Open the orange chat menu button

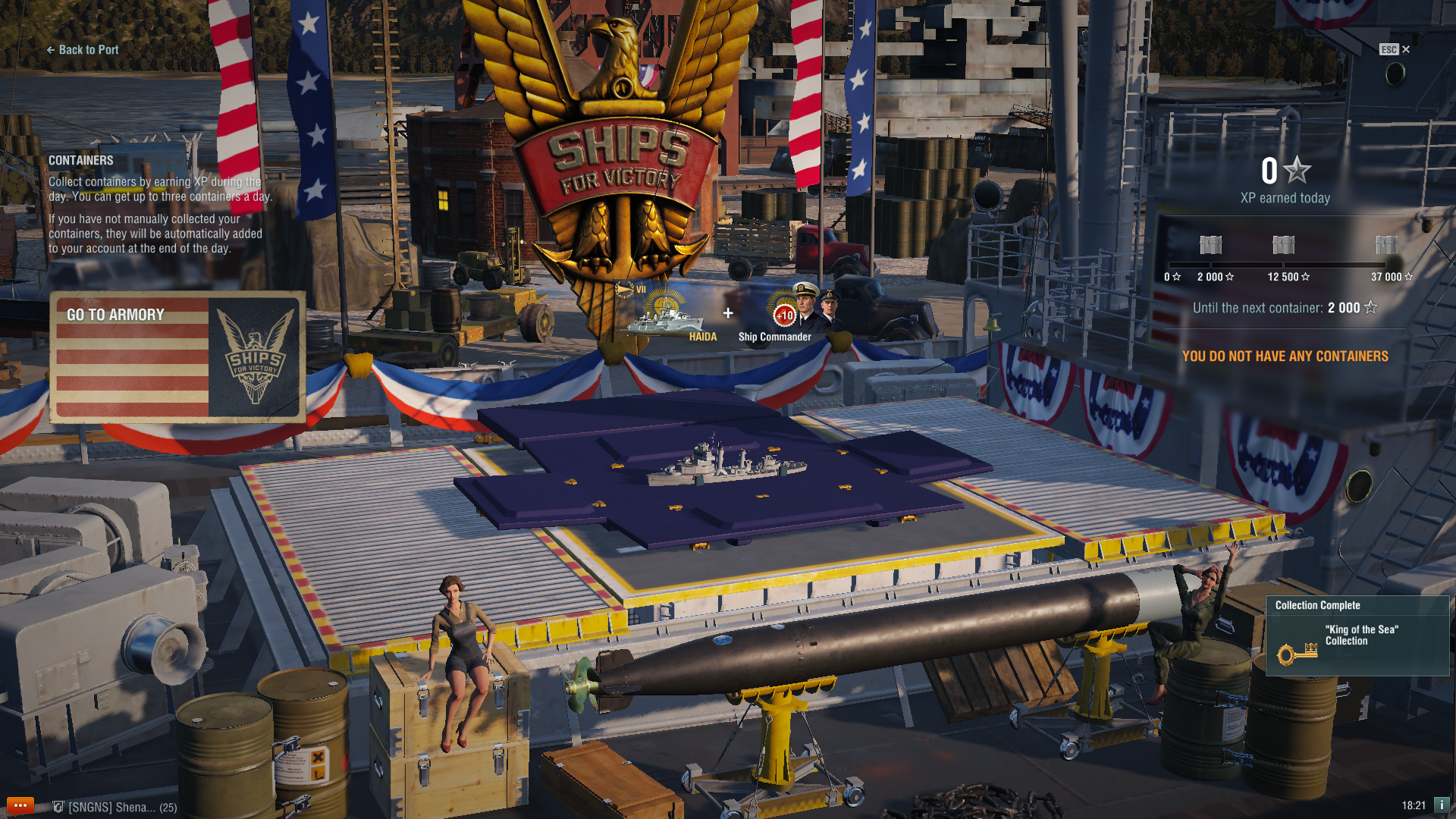click(20, 805)
